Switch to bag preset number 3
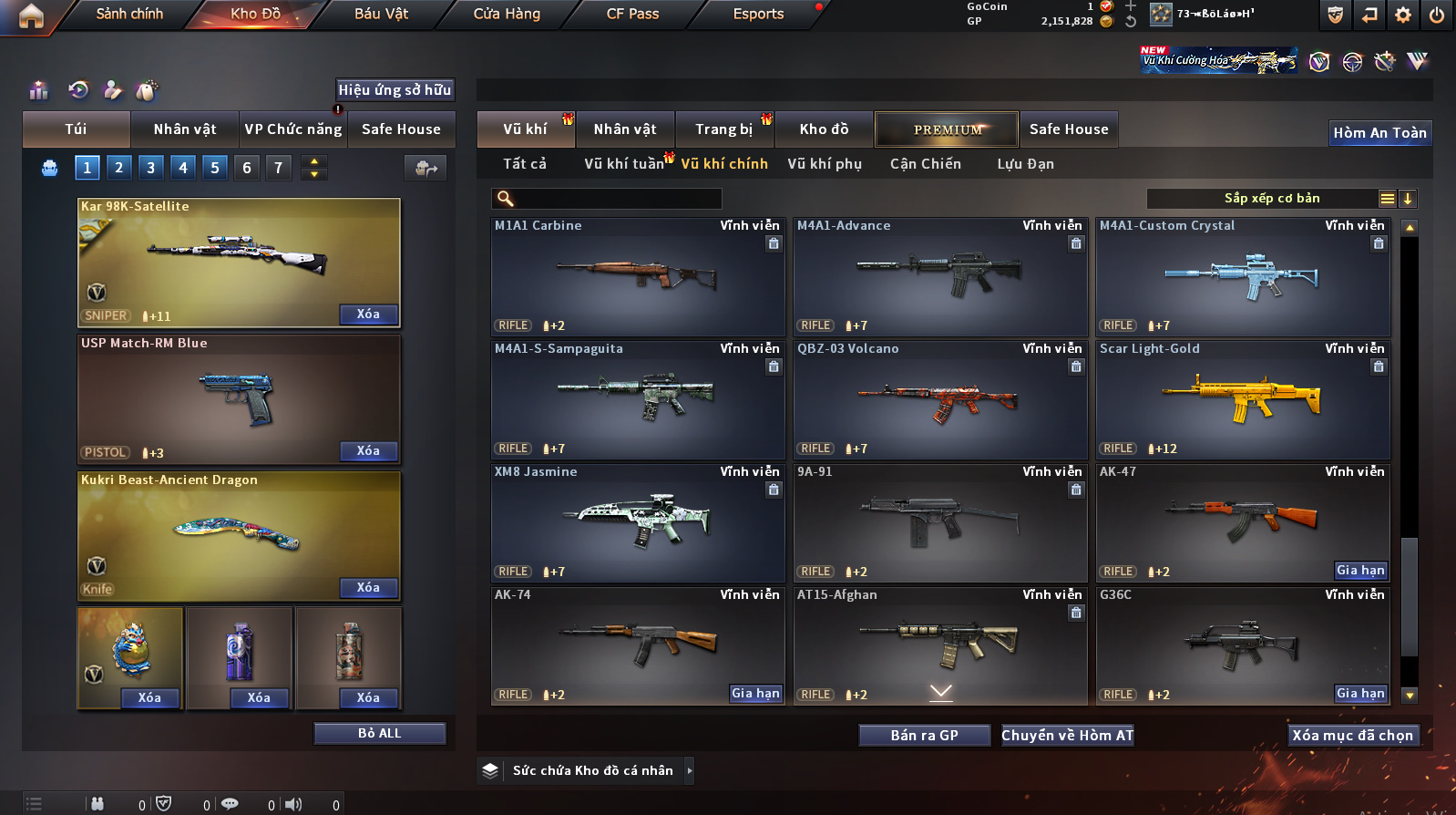The image size is (1456, 815). click(150, 168)
